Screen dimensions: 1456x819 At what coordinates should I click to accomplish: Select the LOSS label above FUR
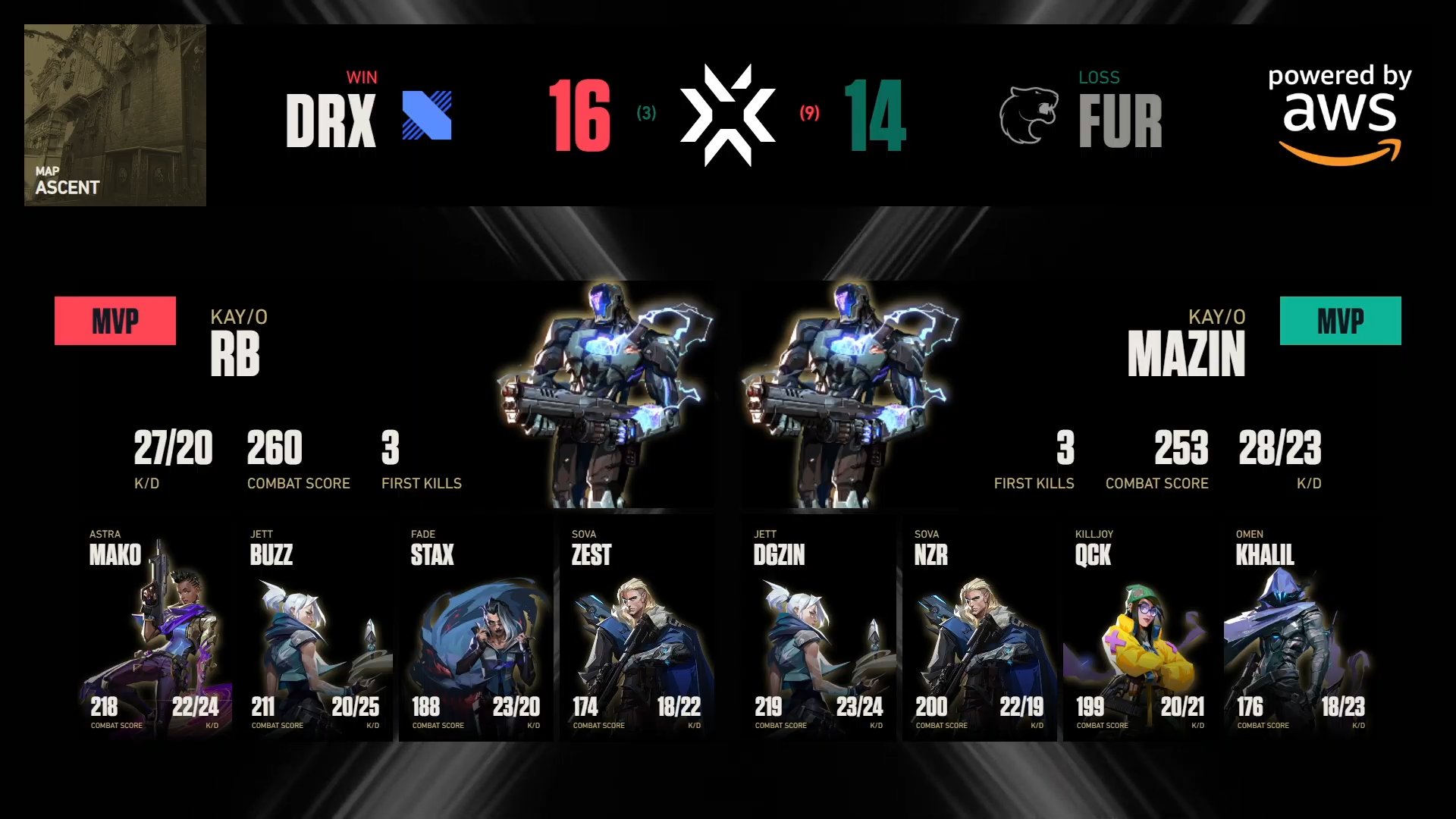click(x=1099, y=76)
